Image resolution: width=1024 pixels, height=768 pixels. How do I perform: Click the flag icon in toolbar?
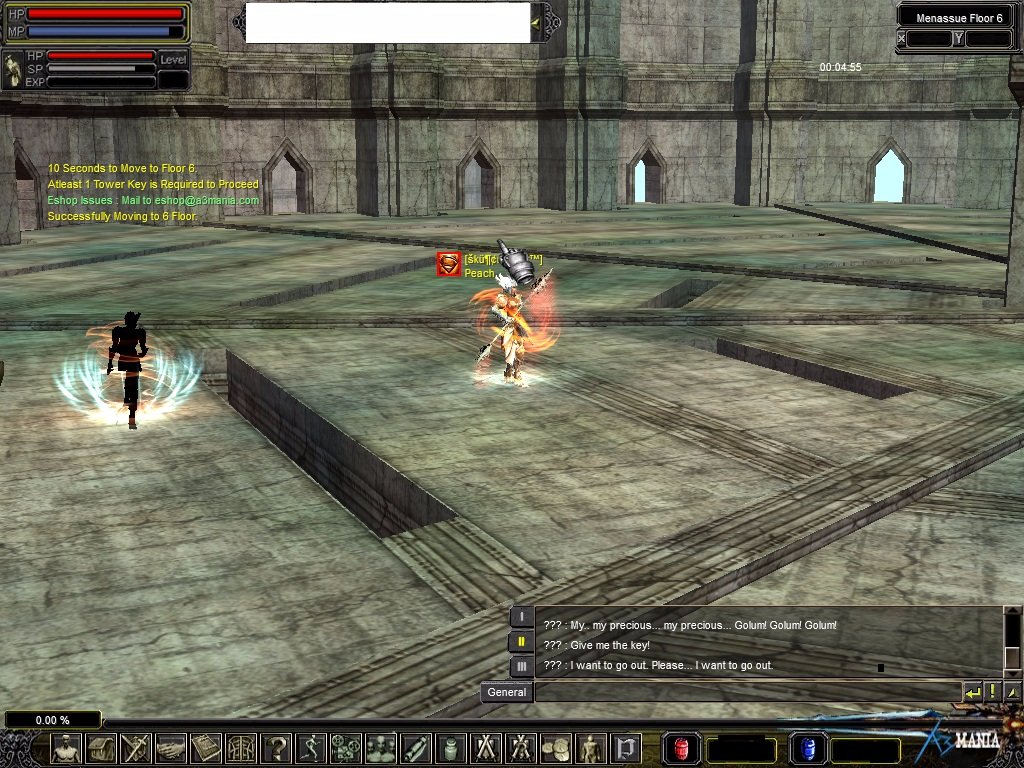pyautogui.click(x=626, y=748)
